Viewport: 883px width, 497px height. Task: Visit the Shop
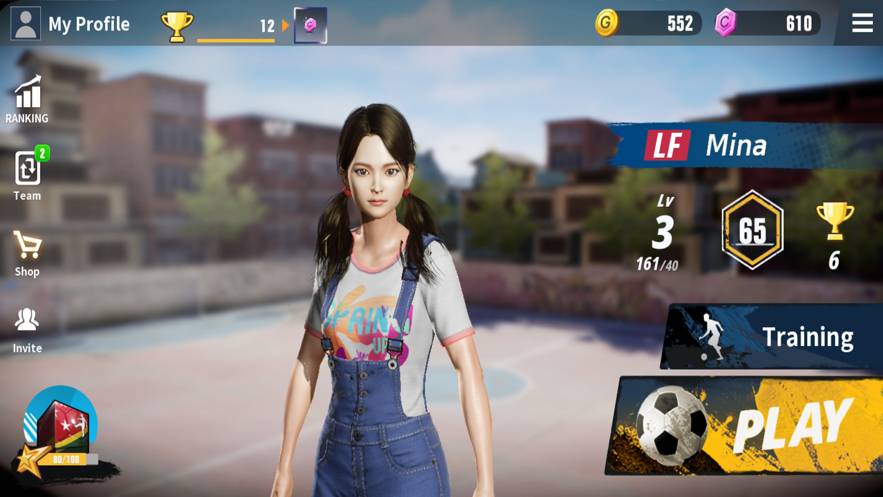pos(27,252)
